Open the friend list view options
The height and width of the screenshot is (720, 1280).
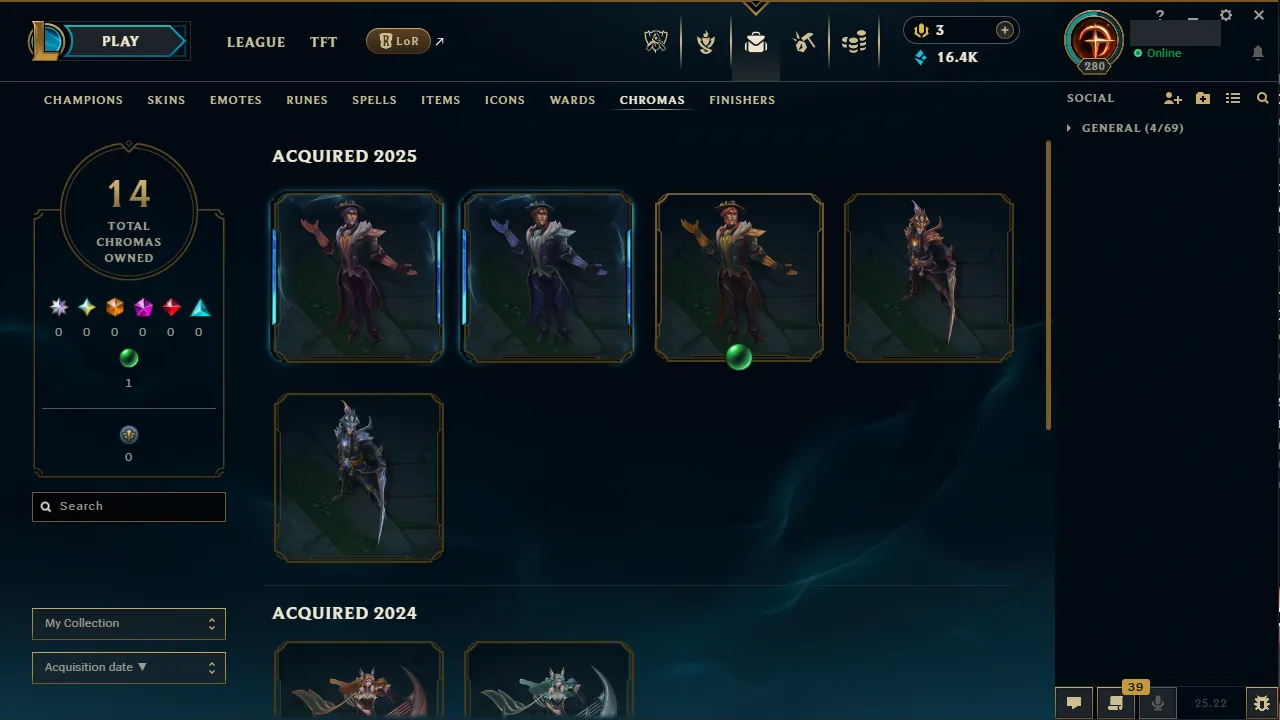1233,98
